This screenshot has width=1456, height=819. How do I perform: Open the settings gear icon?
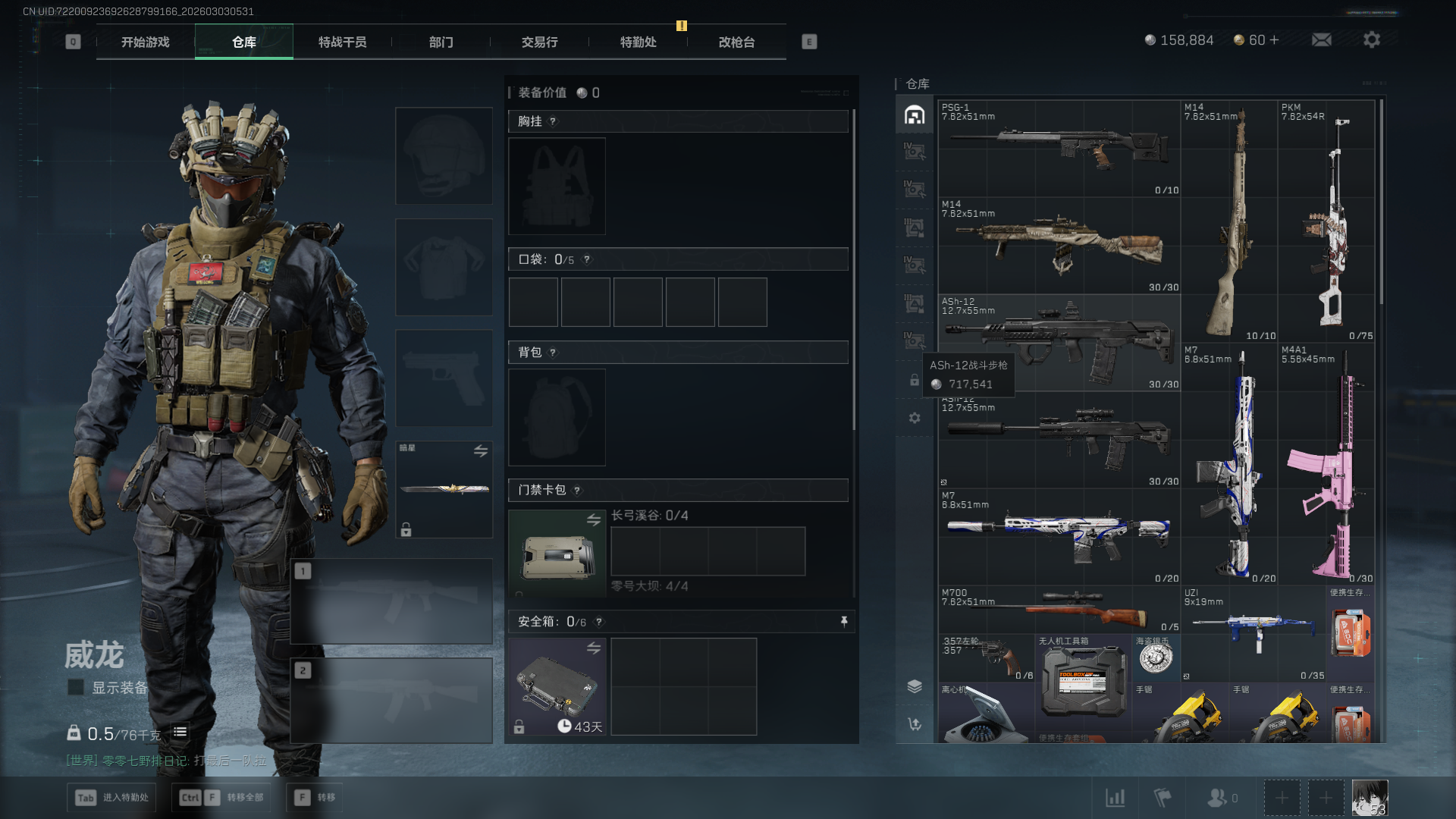pos(1371,40)
